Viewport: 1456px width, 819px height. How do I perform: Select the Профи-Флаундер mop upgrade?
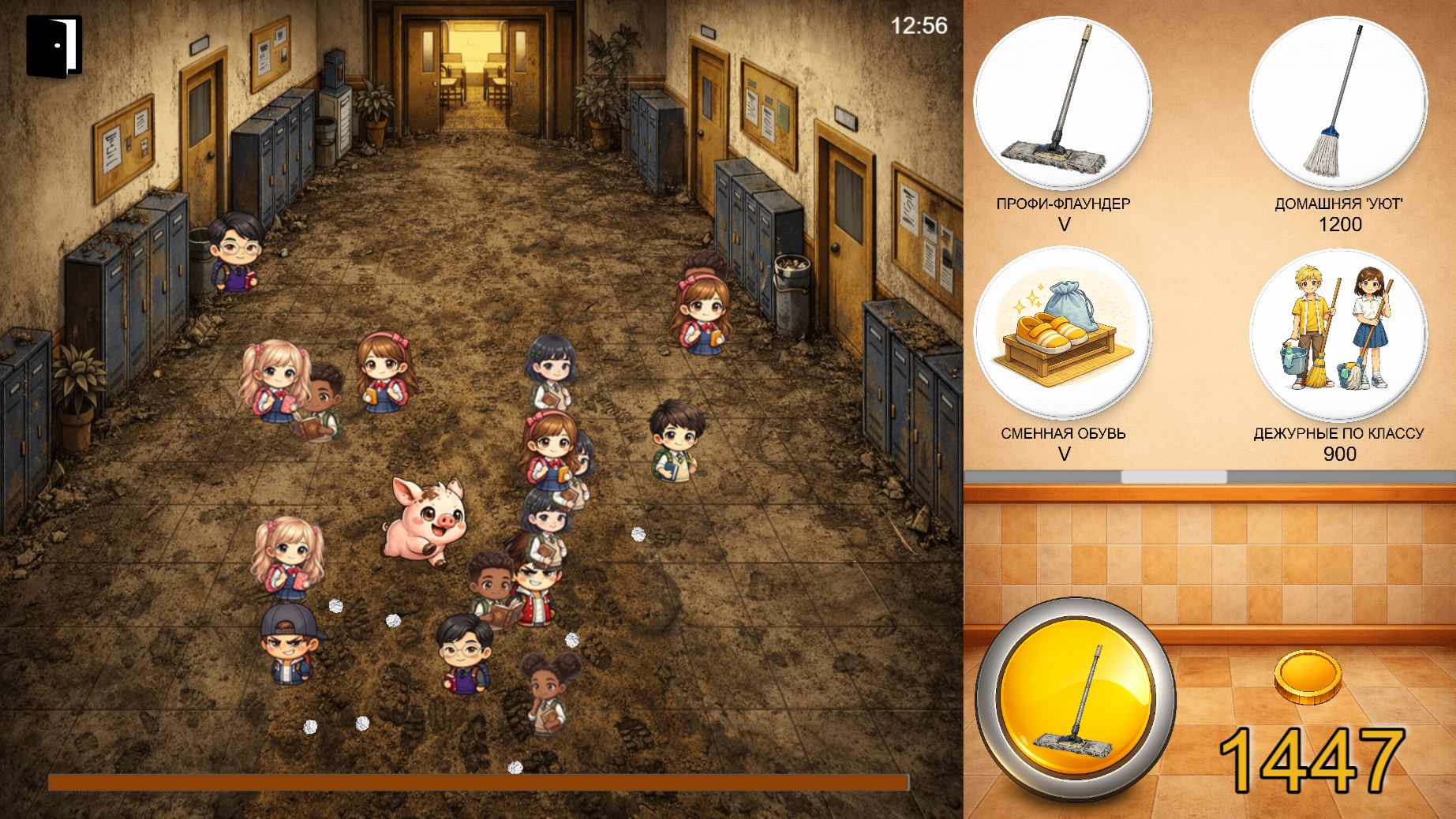coord(1062,103)
